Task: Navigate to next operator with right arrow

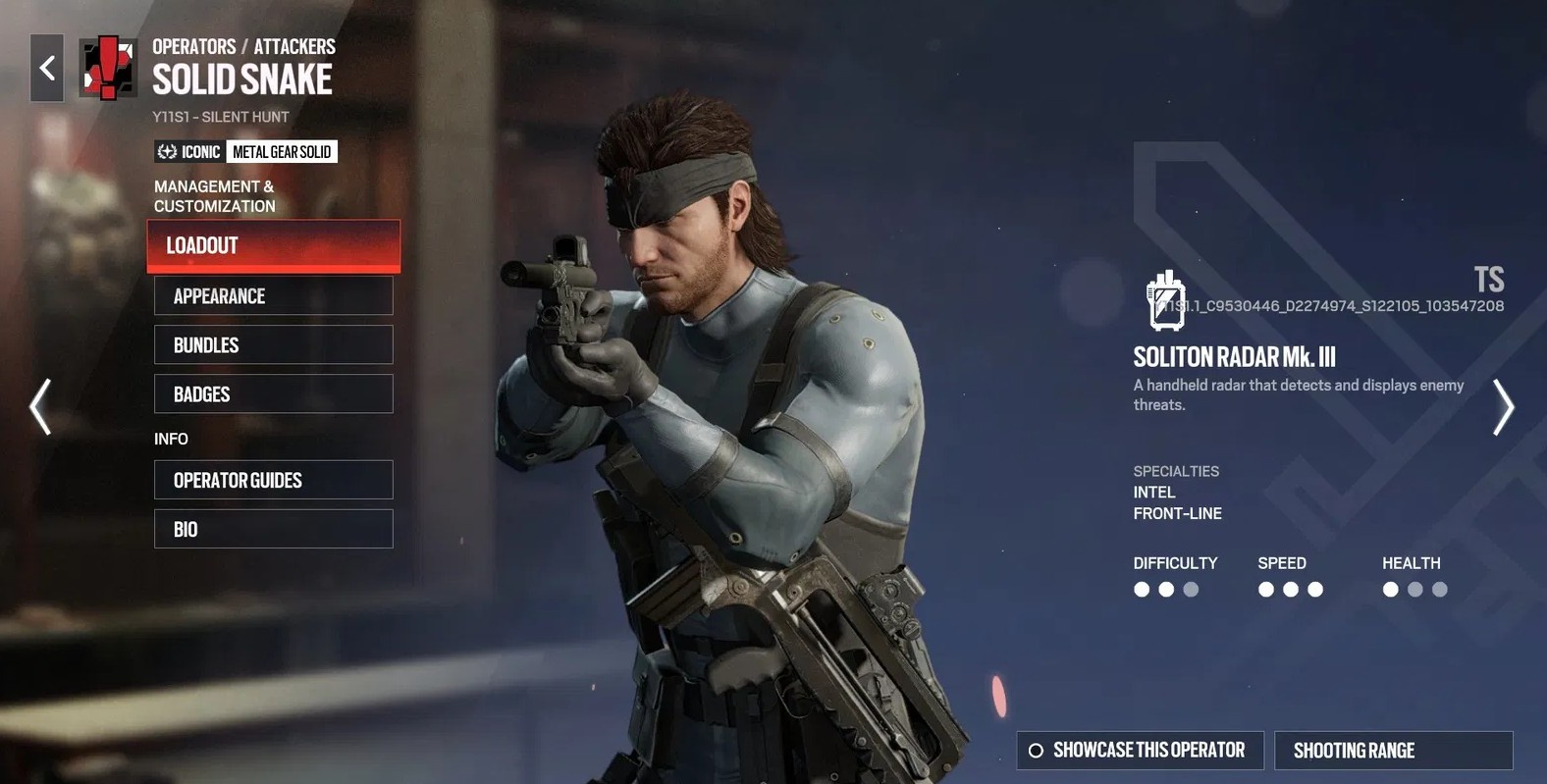Action: [x=1505, y=406]
